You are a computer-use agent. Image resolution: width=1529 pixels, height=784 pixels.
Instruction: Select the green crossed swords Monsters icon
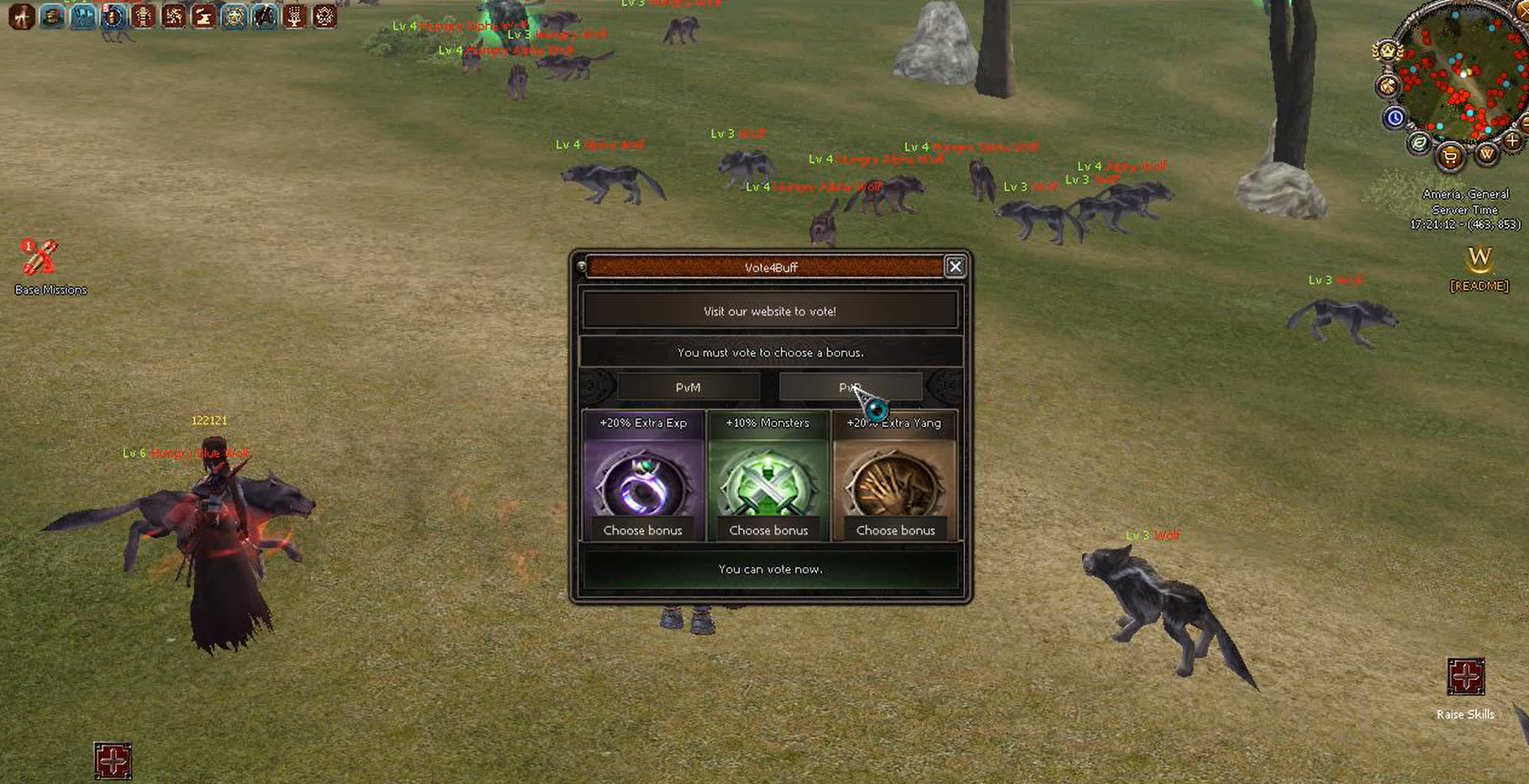click(x=768, y=482)
